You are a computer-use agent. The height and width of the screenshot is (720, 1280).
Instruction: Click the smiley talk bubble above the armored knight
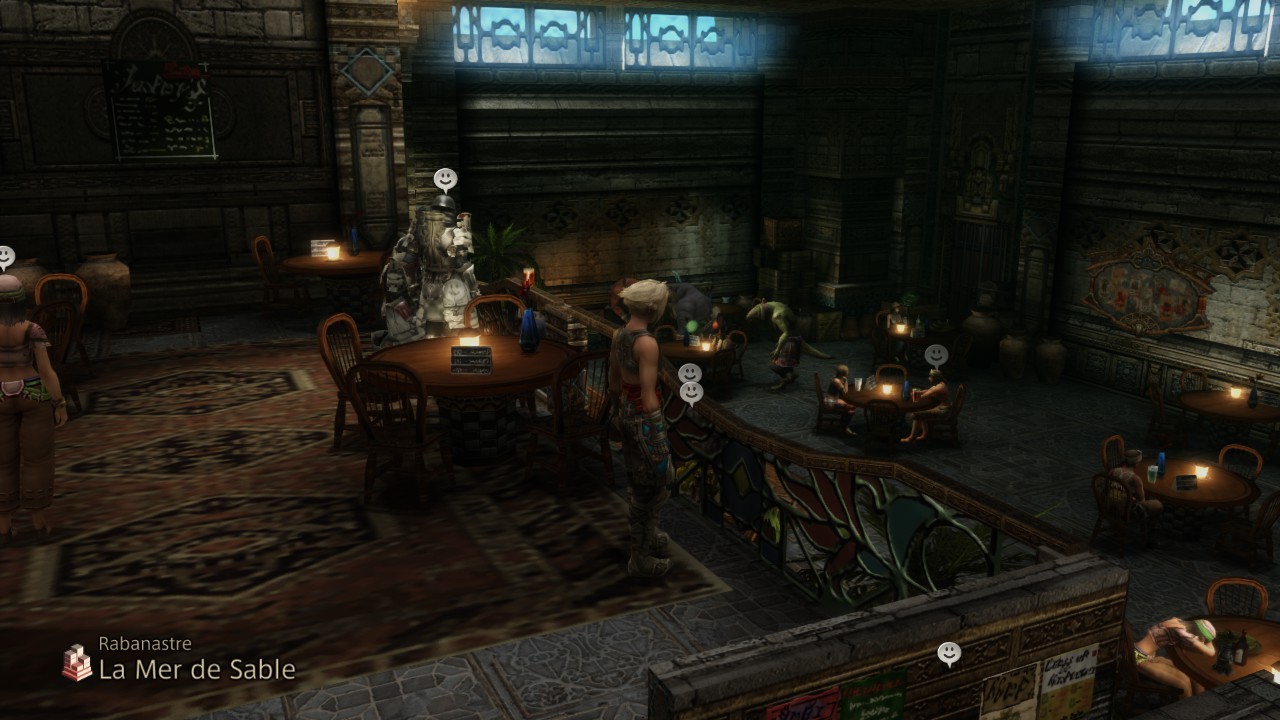point(446,179)
